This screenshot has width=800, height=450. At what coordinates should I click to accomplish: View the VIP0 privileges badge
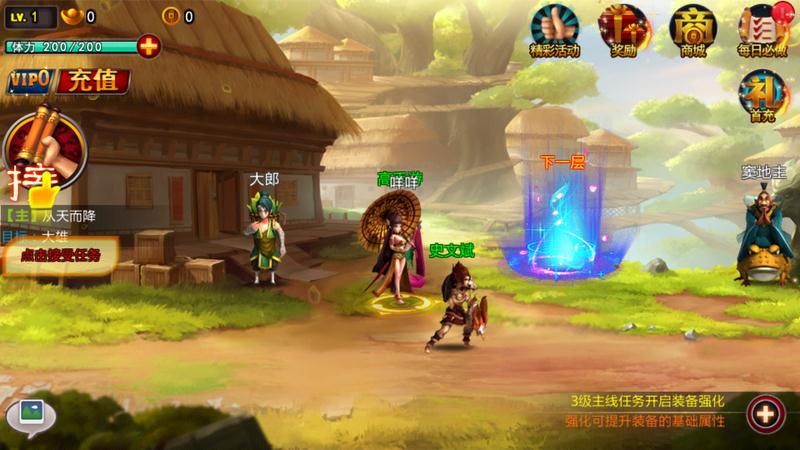(x=30, y=82)
